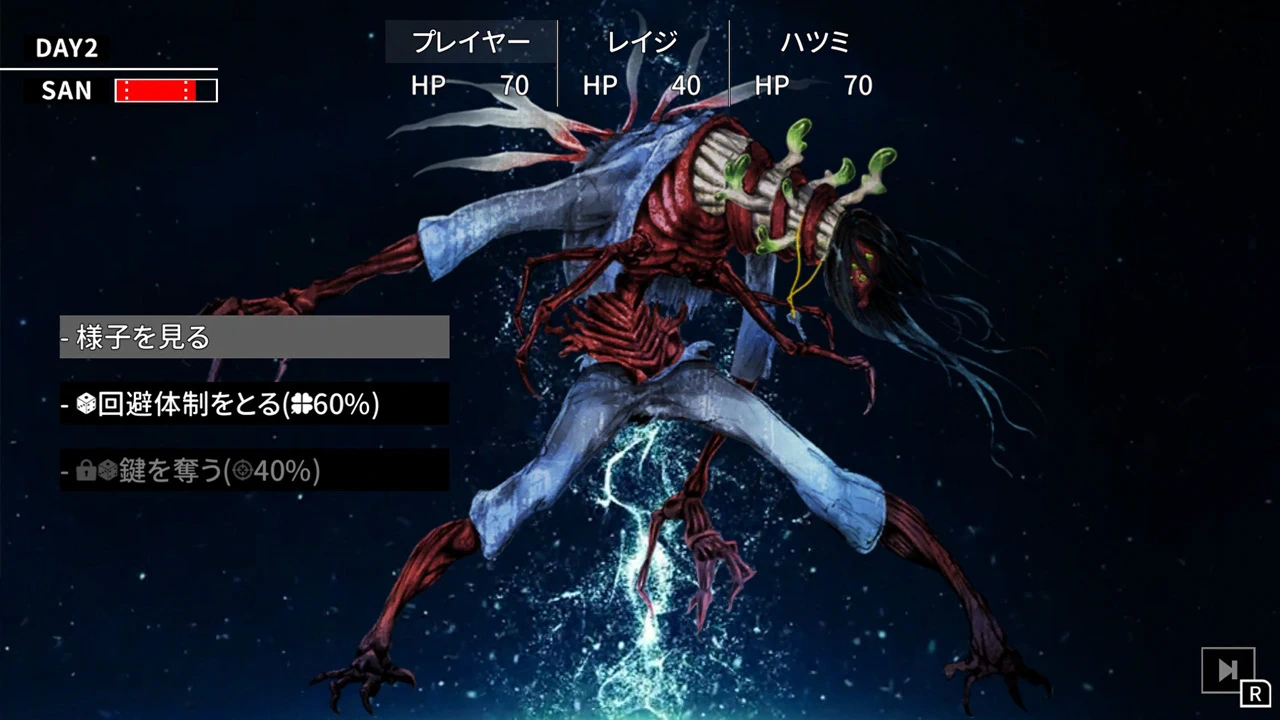The width and height of the screenshot is (1280, 720).
Task: Click the clover icon next to 60%
Action: click(301, 404)
